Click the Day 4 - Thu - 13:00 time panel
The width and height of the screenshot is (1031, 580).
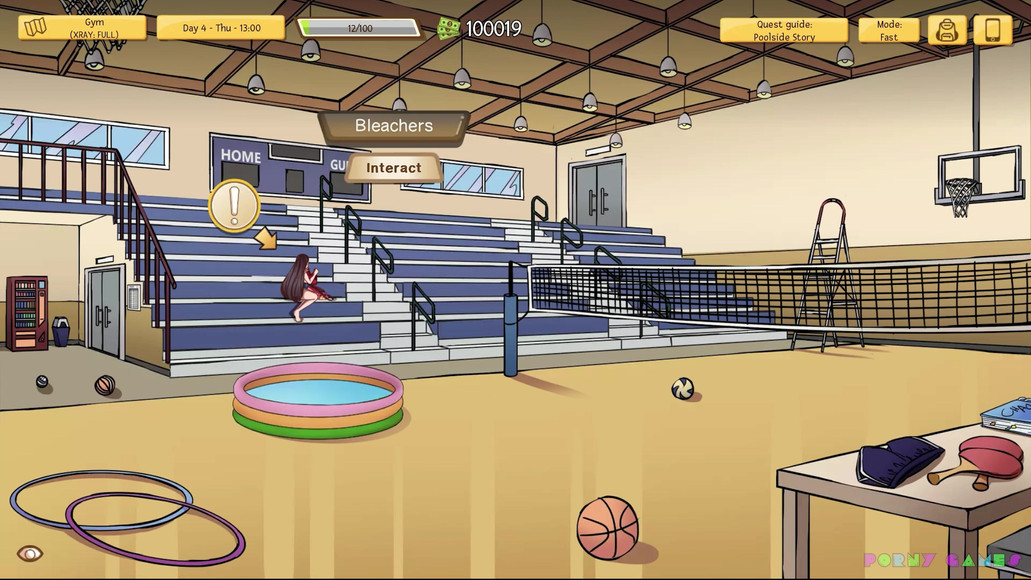click(221, 28)
